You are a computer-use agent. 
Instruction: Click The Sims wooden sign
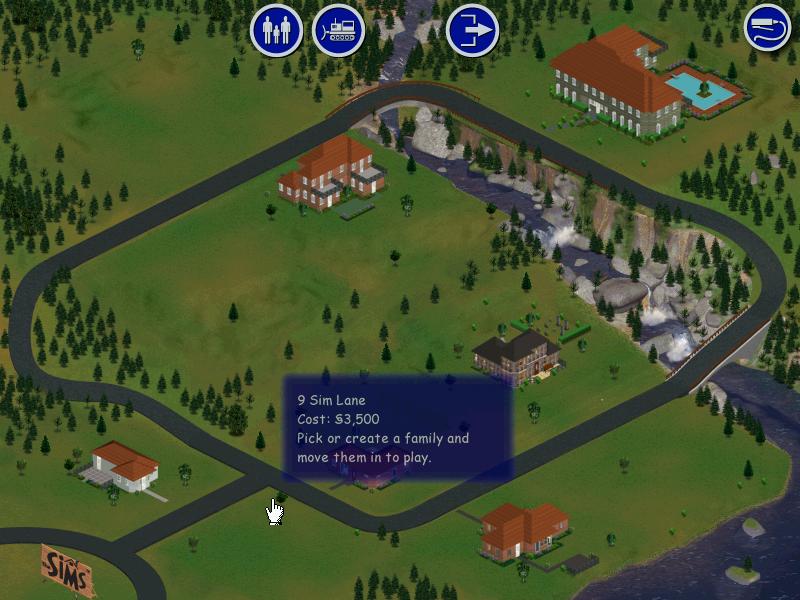[x=68, y=571]
